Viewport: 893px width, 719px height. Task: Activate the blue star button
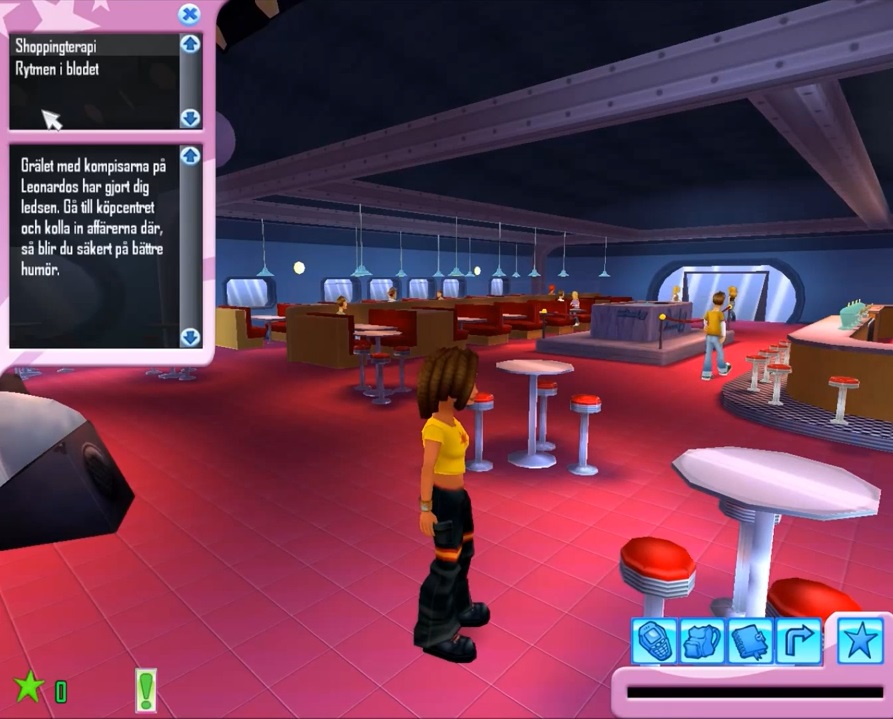859,641
